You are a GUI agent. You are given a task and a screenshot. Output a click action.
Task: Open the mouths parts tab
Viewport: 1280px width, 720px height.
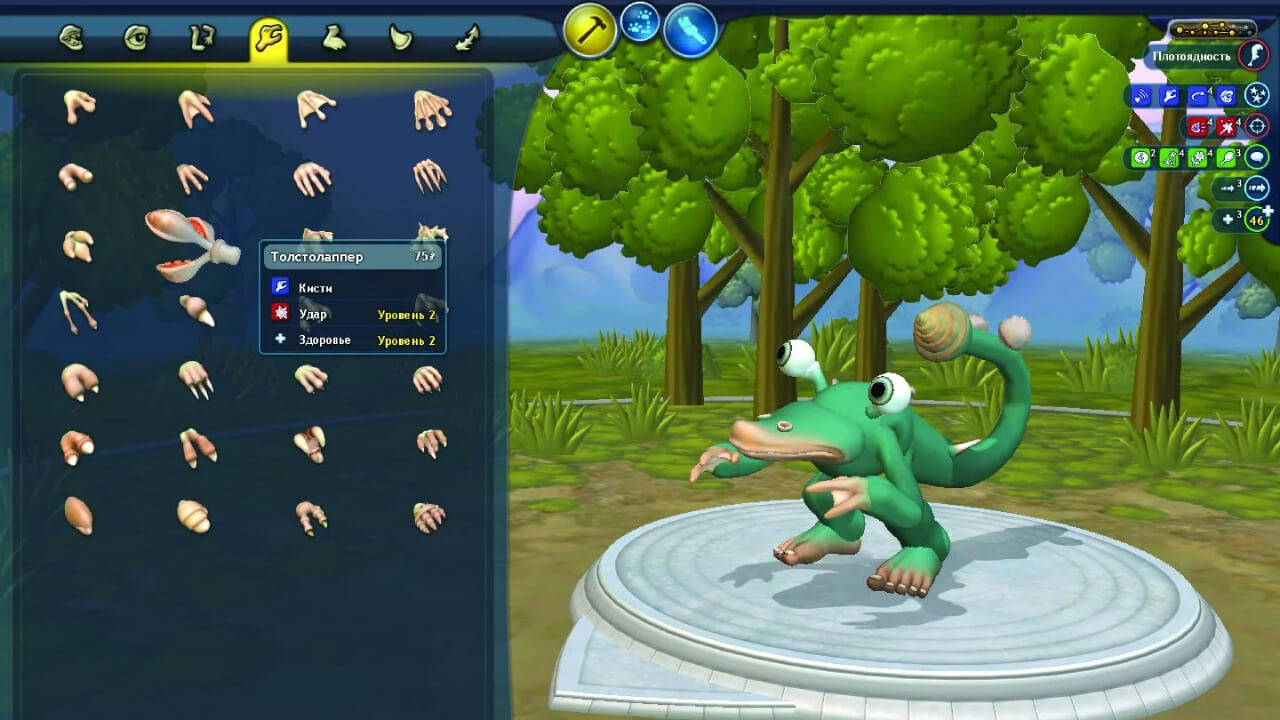pyautogui.click(x=71, y=39)
